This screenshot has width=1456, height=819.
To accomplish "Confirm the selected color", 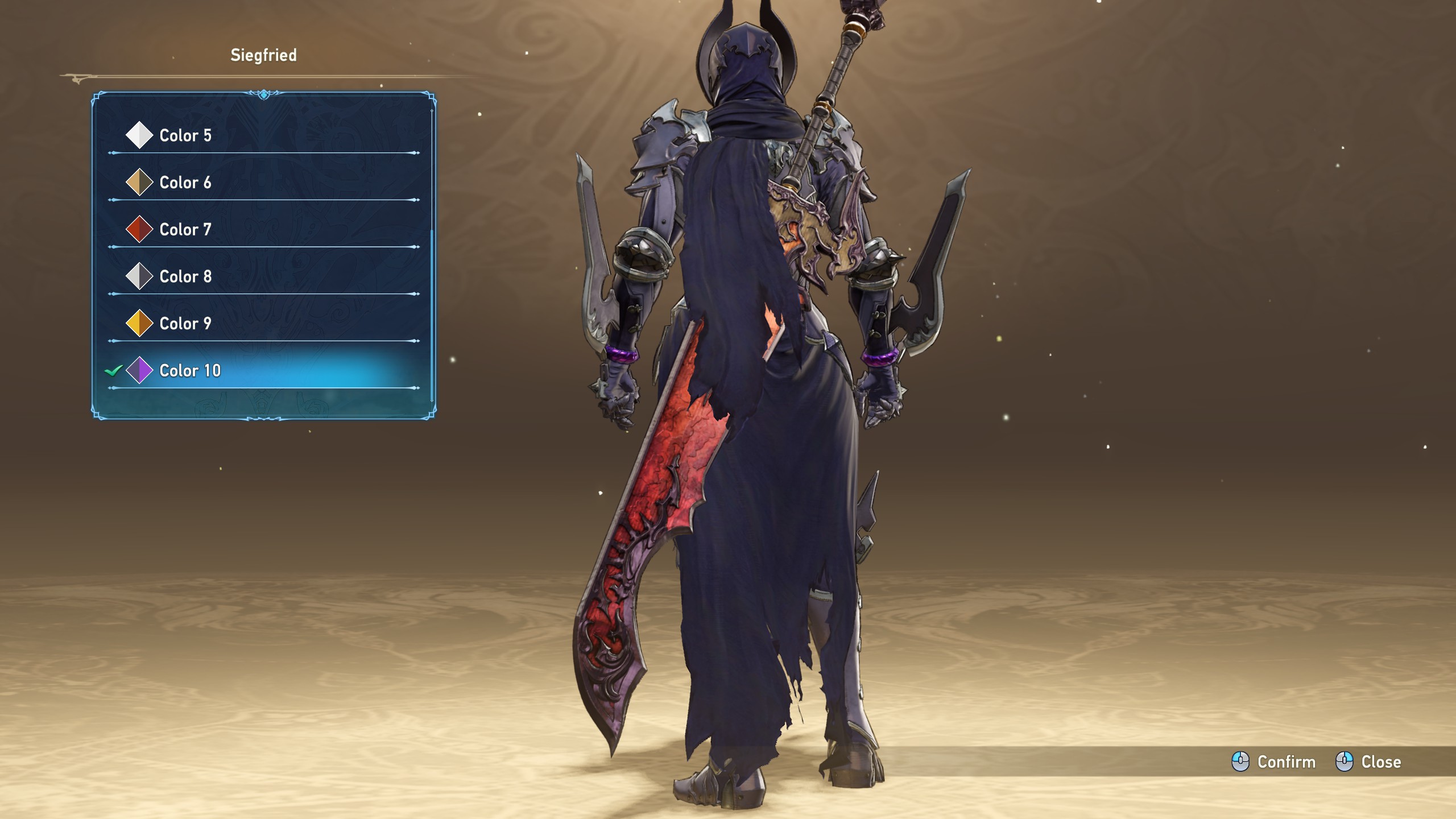I will (x=1274, y=762).
